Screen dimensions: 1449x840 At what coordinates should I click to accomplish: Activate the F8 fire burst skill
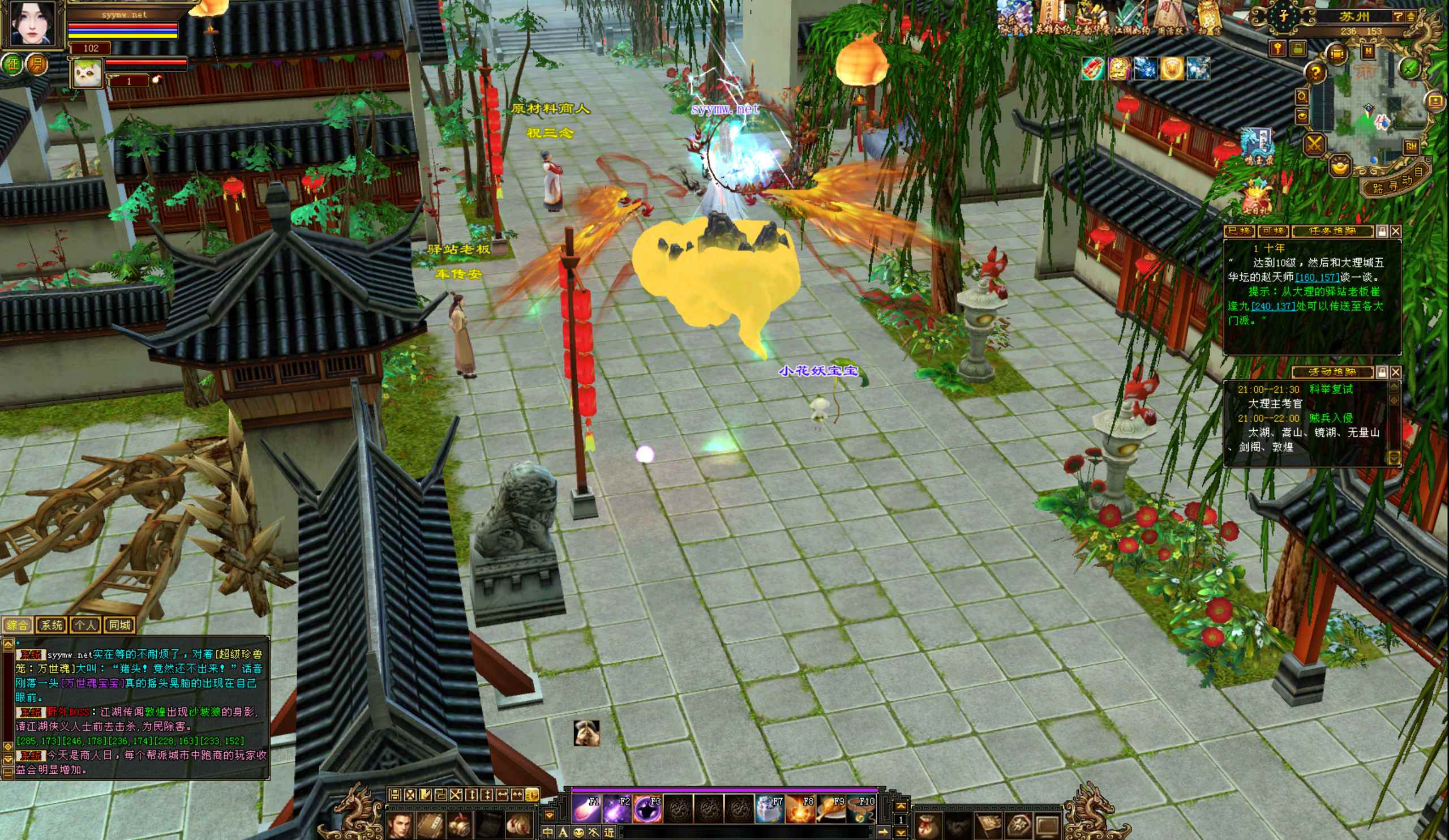pyautogui.click(x=800, y=809)
